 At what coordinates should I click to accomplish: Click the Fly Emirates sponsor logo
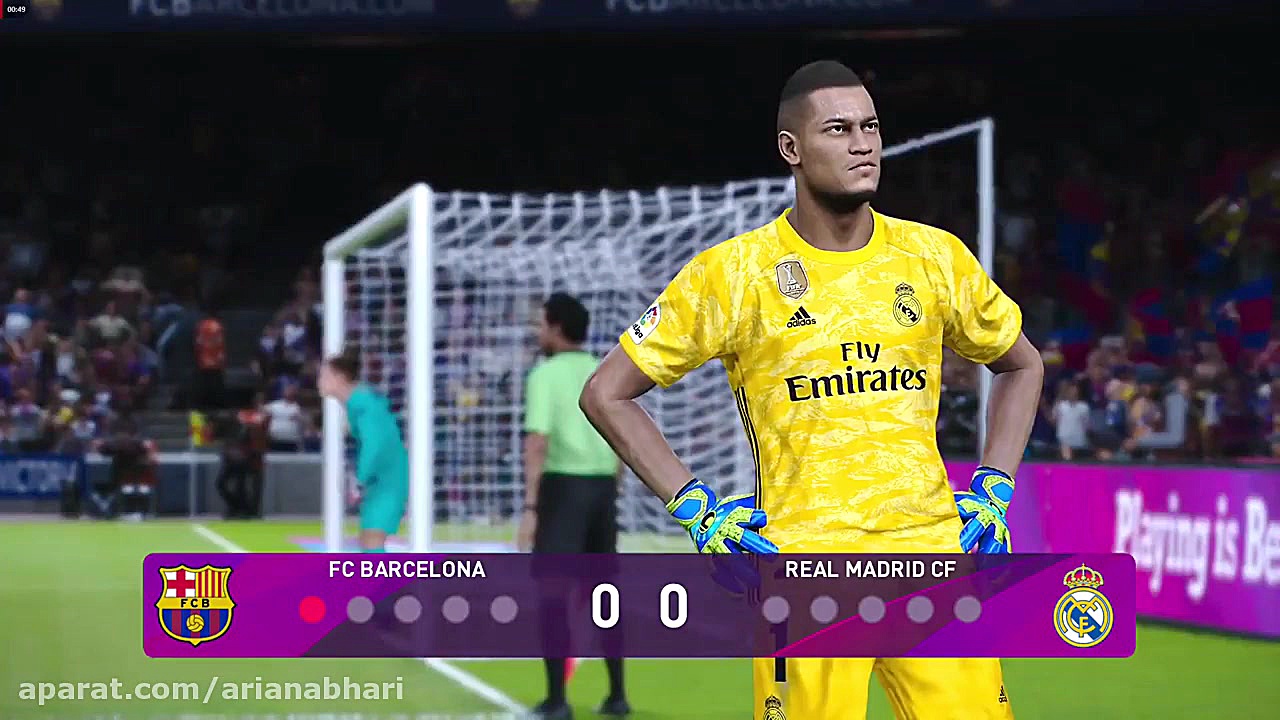[x=855, y=370]
